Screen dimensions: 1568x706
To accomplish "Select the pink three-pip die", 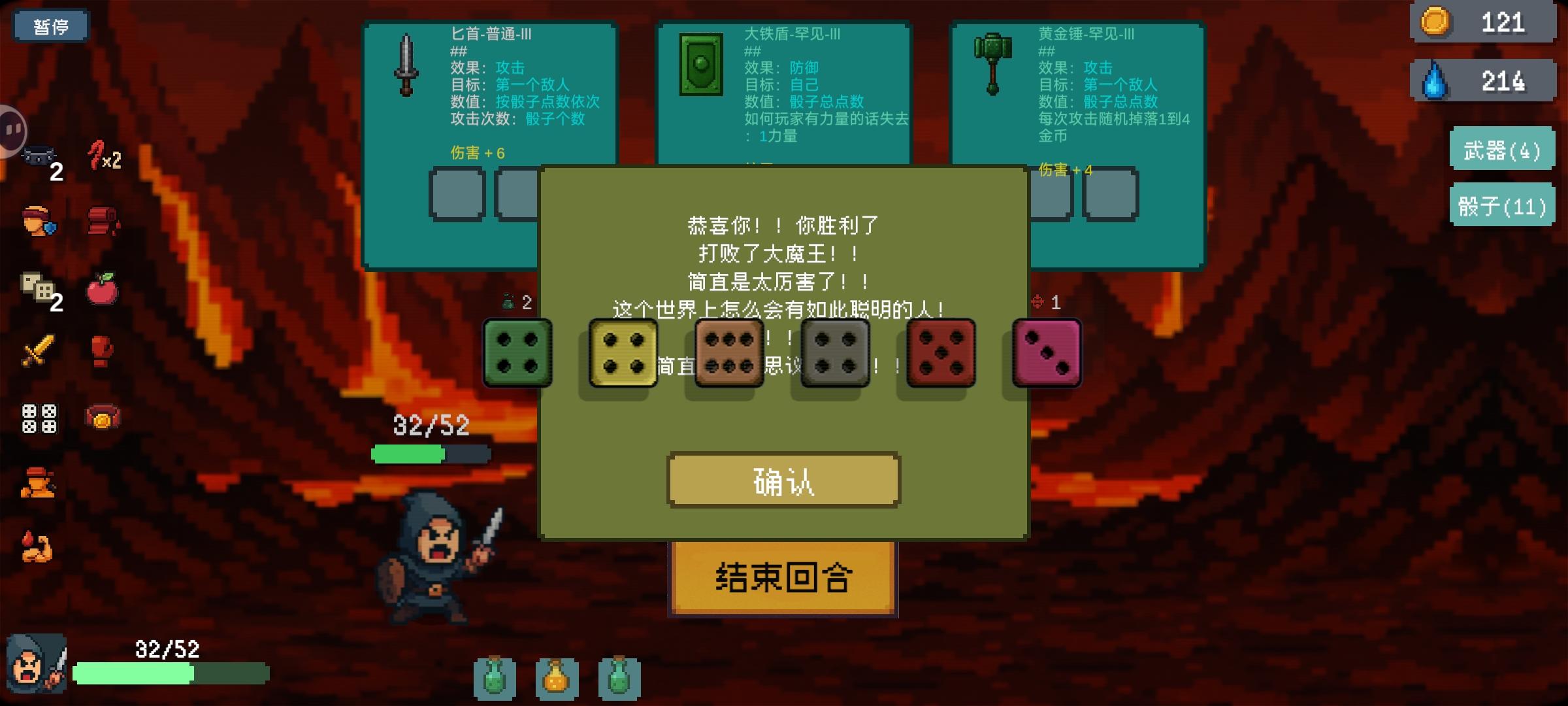I will click(x=1045, y=353).
